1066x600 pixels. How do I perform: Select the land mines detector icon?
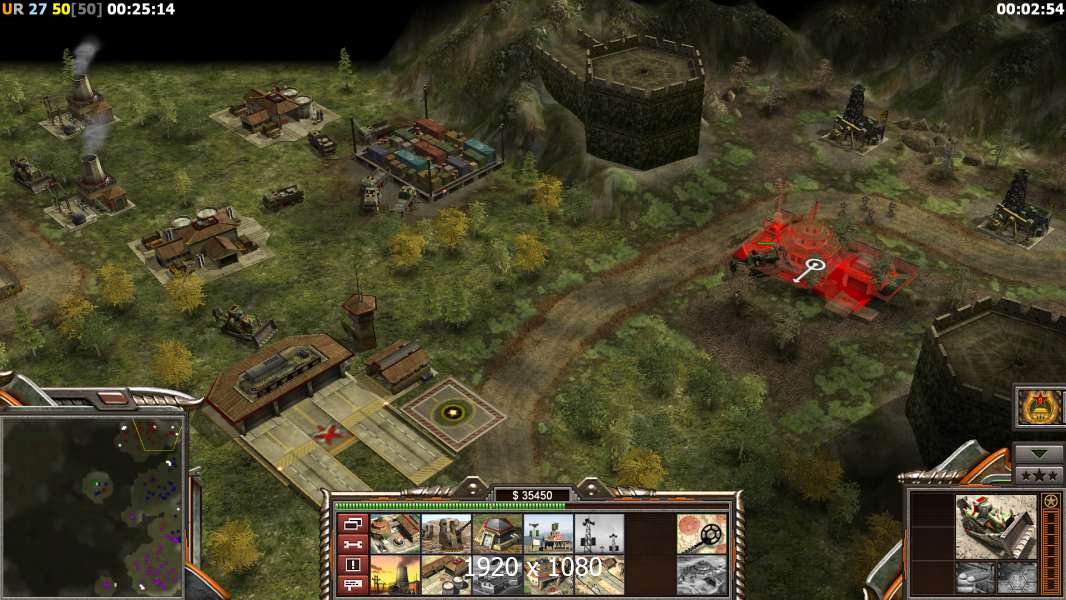(x=701, y=534)
